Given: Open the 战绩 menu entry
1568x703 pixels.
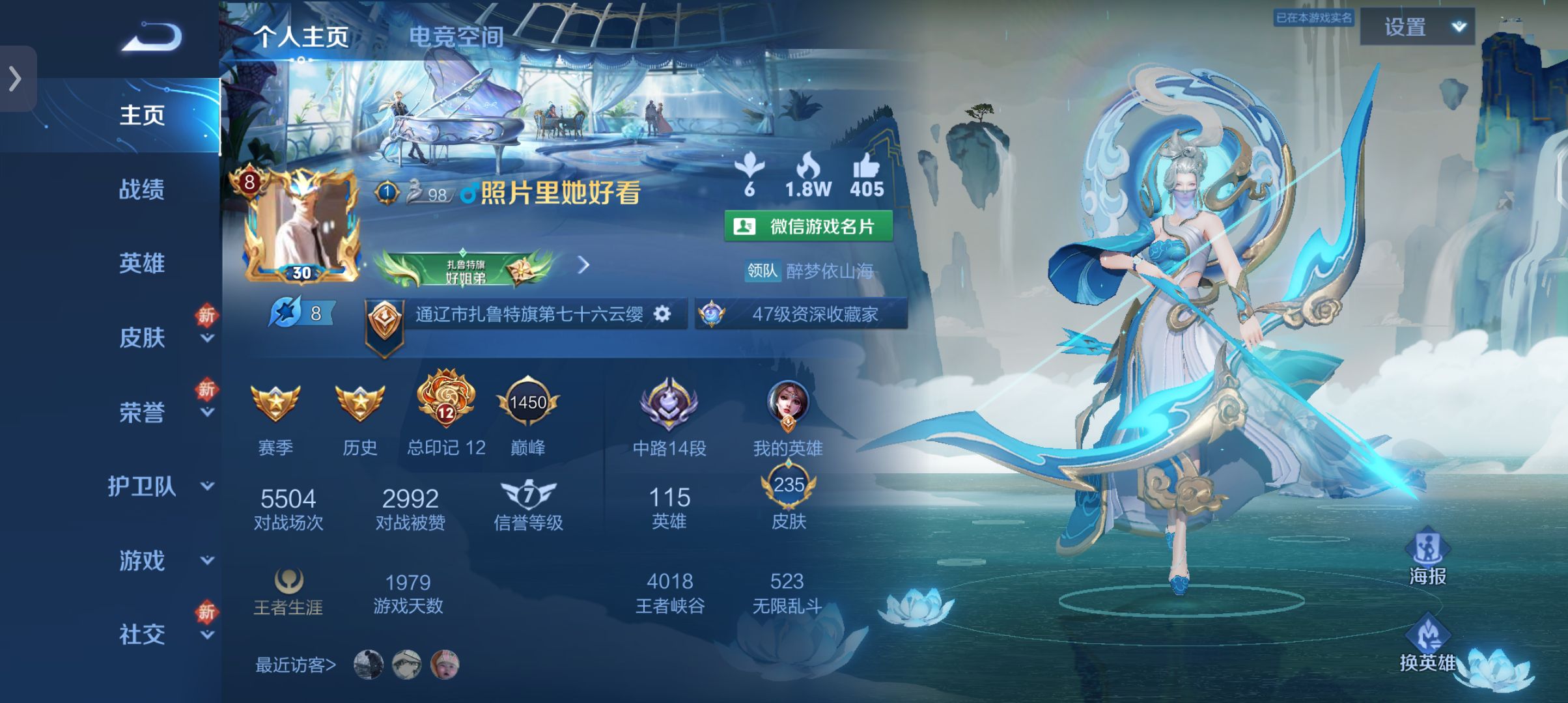Looking at the screenshot, I should 141,189.
